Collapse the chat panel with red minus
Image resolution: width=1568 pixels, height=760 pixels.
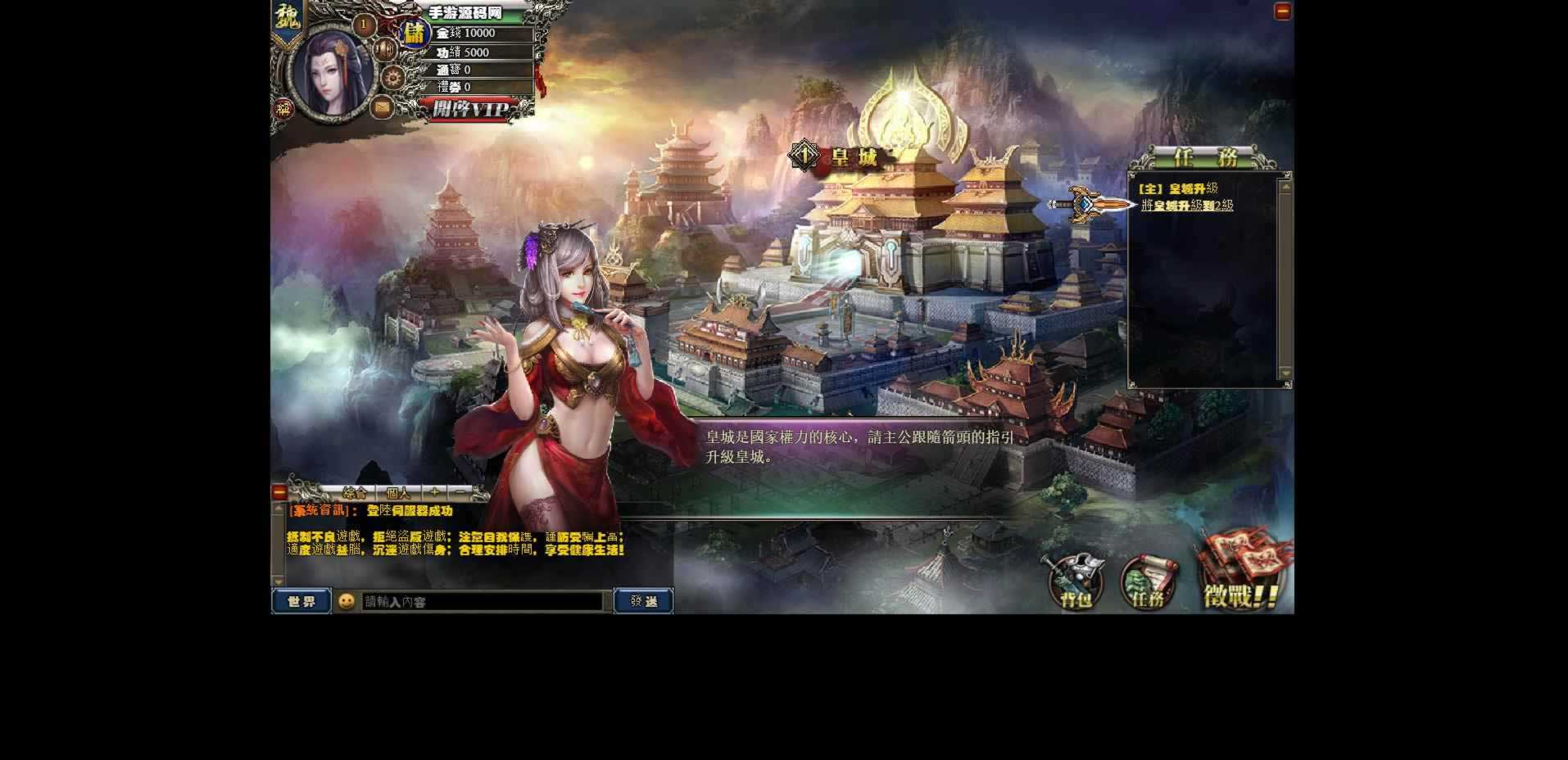point(279,492)
